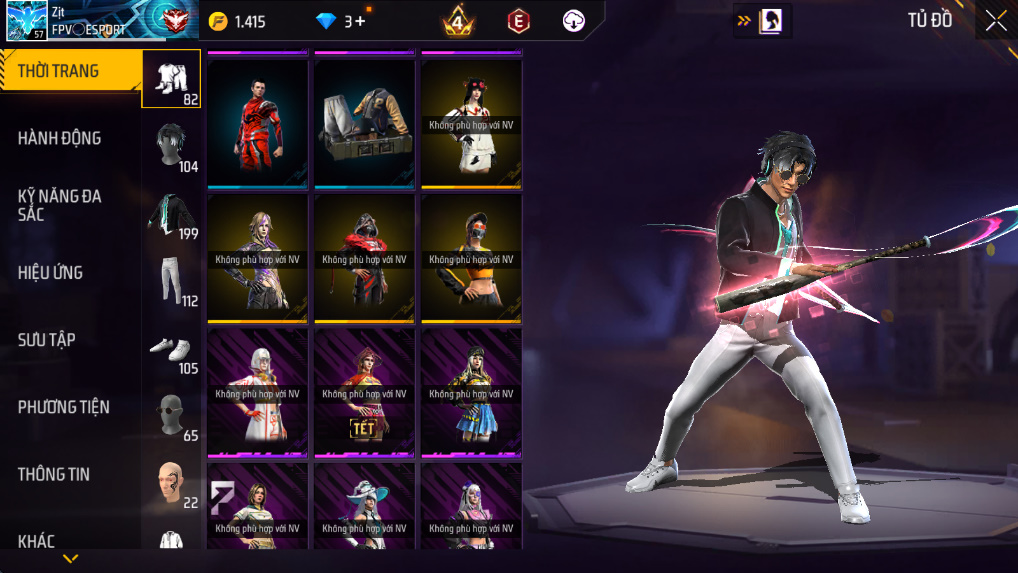Choose the white pants subcategory
Image resolution: width=1018 pixels, height=573 pixels.
pos(171,280)
